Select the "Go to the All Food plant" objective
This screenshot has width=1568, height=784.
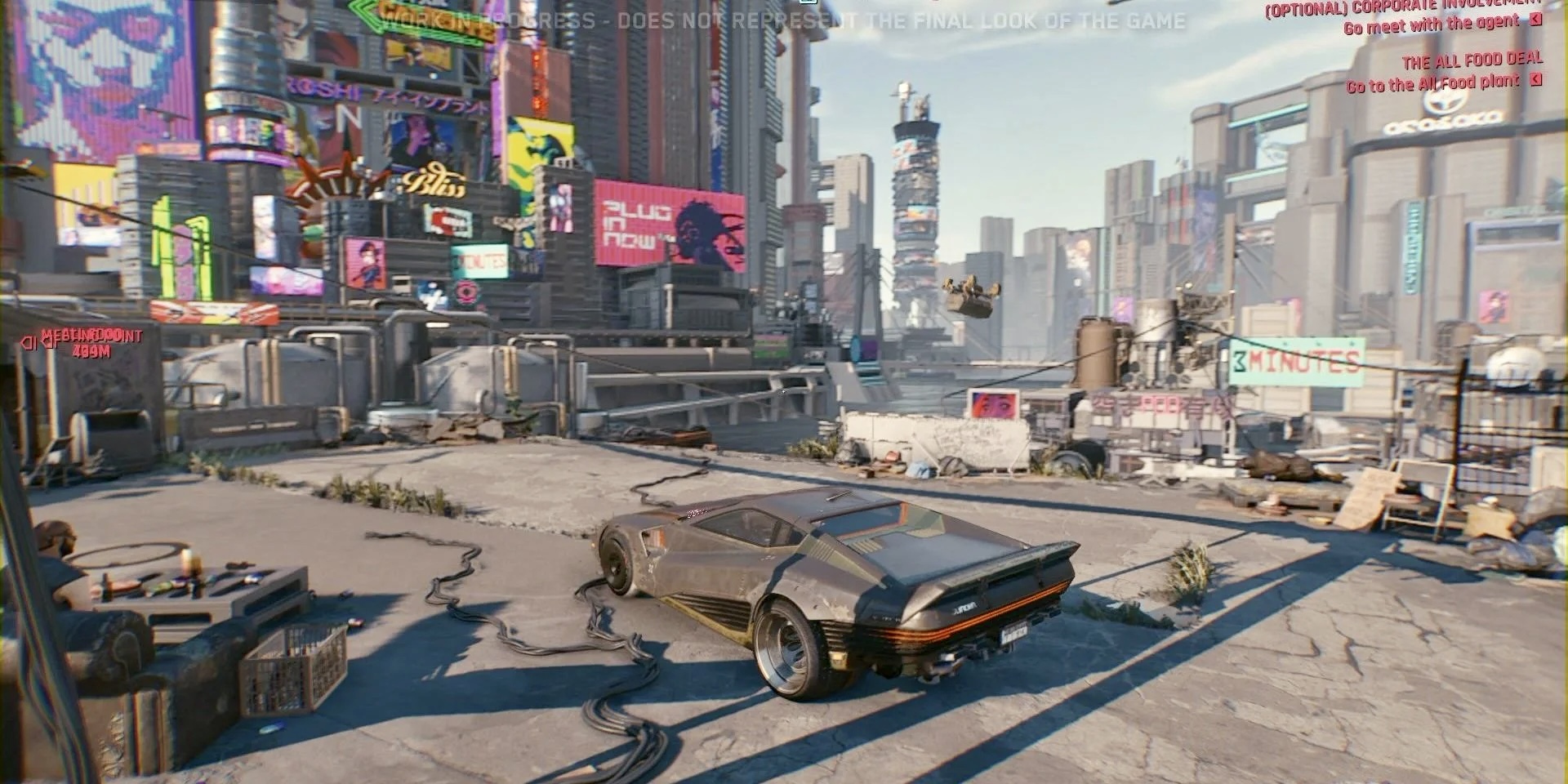pos(1432,83)
